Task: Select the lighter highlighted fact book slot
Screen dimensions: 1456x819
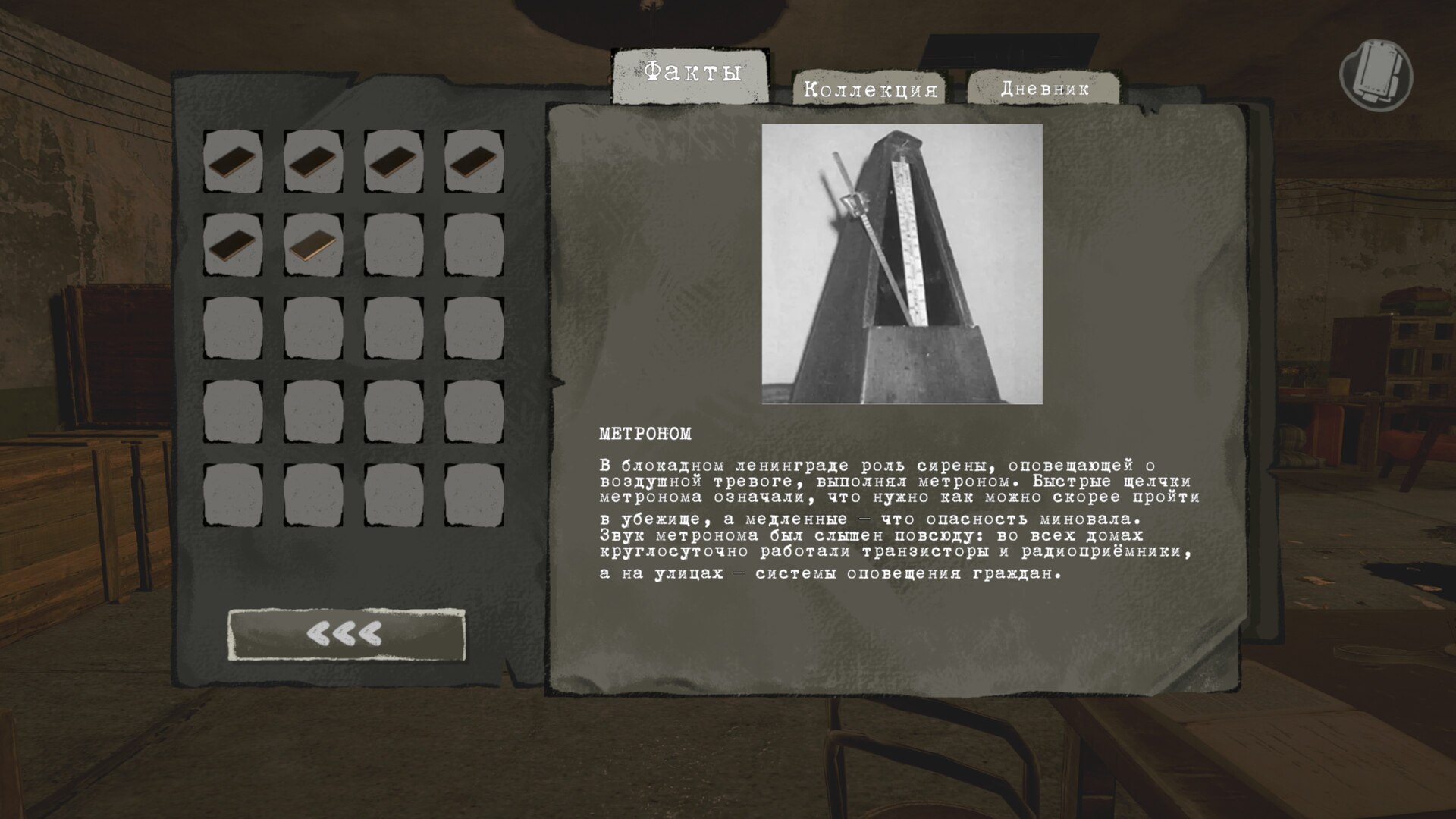Action: click(313, 244)
